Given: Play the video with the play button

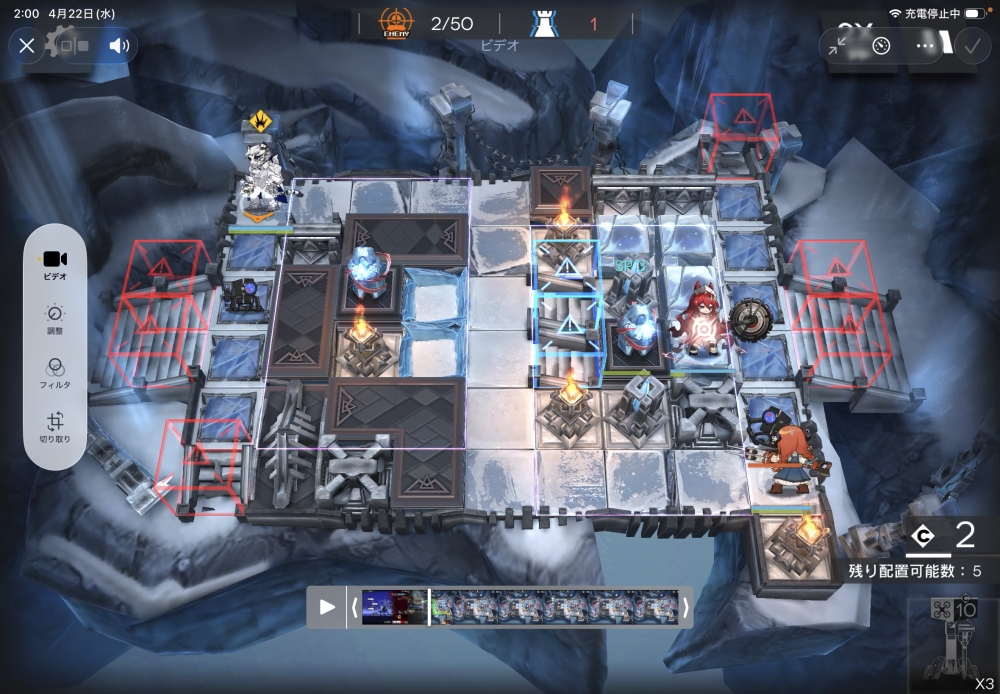Looking at the screenshot, I should coord(327,607).
